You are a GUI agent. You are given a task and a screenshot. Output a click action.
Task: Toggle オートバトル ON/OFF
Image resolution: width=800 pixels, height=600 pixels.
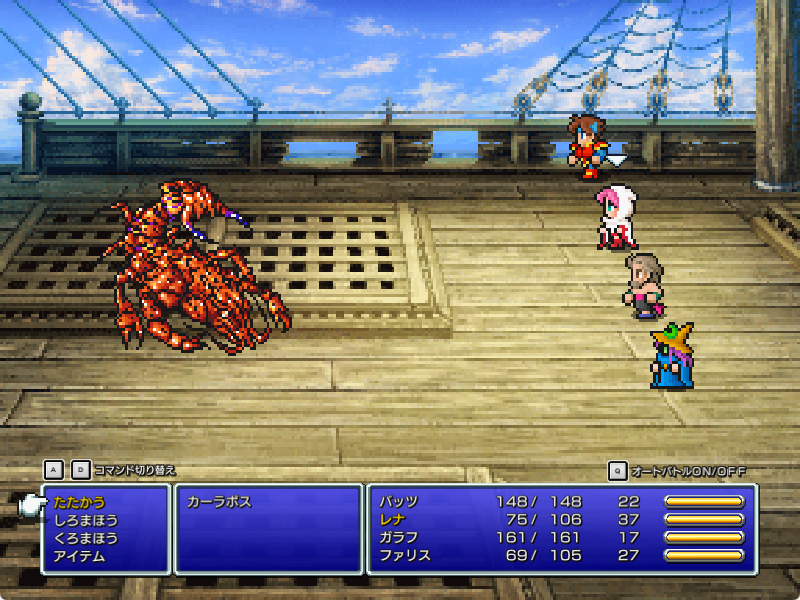(x=689, y=471)
